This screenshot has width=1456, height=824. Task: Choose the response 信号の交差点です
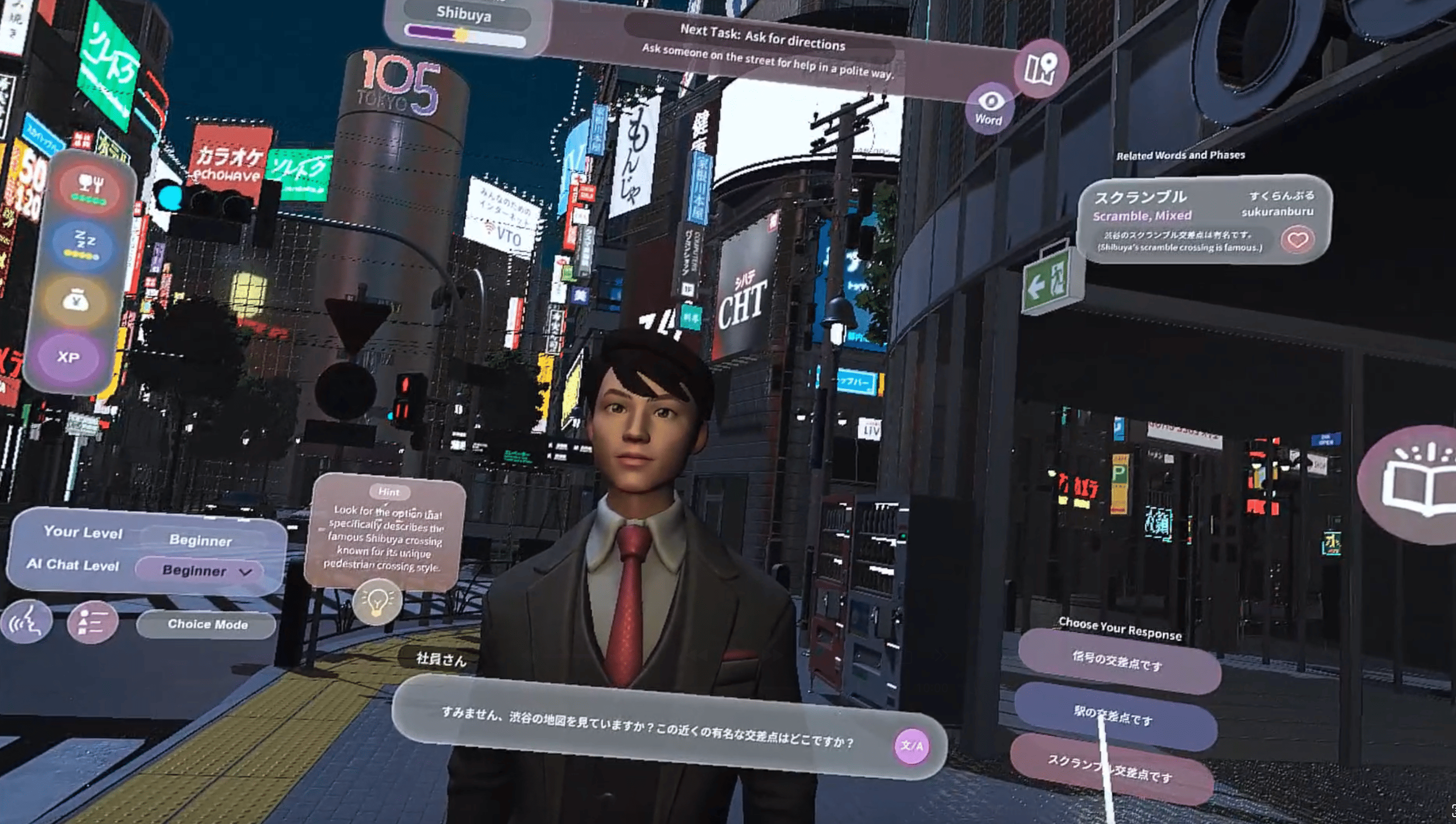(x=1118, y=660)
